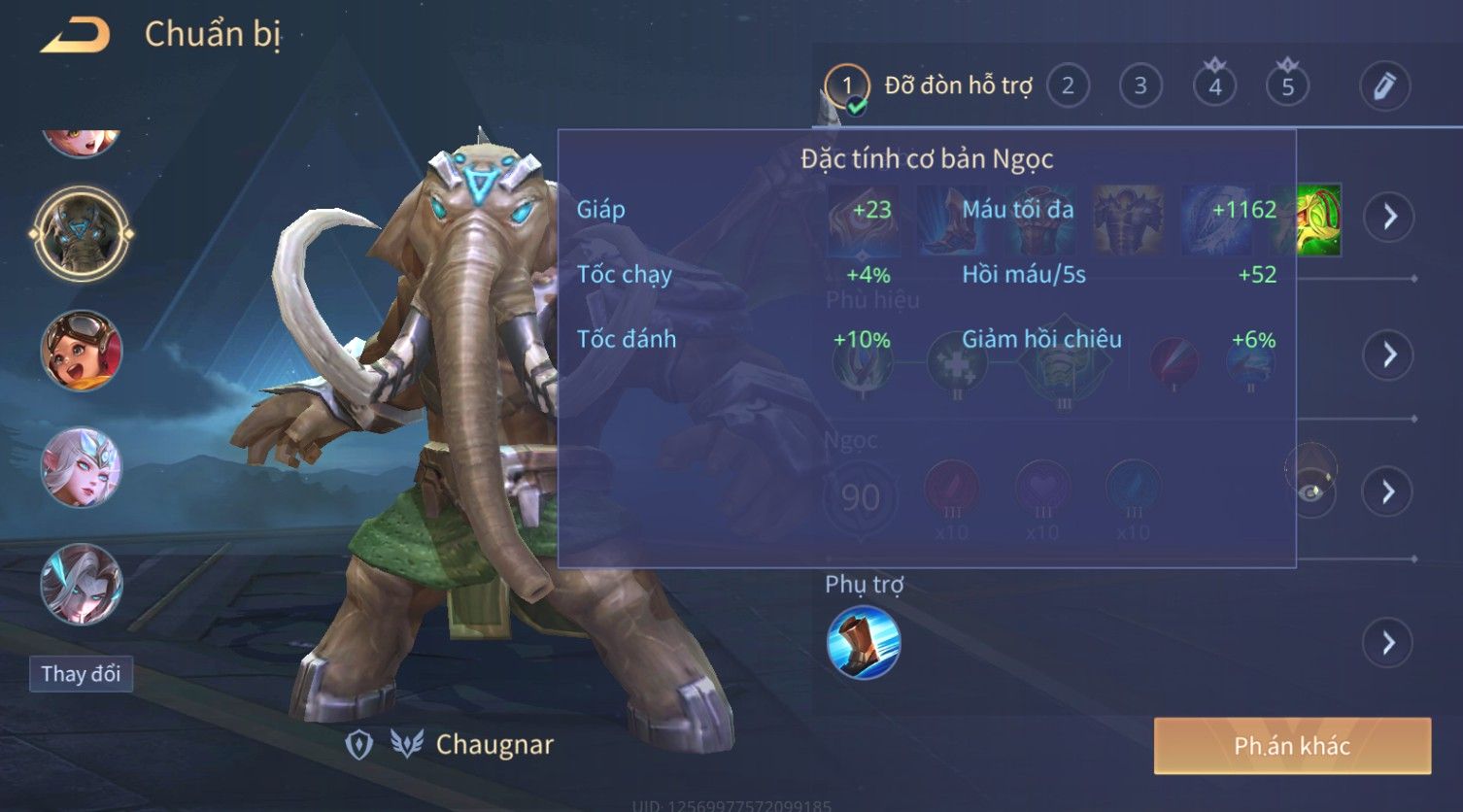Toggle the eye icon beside Ngọc

1311,491
